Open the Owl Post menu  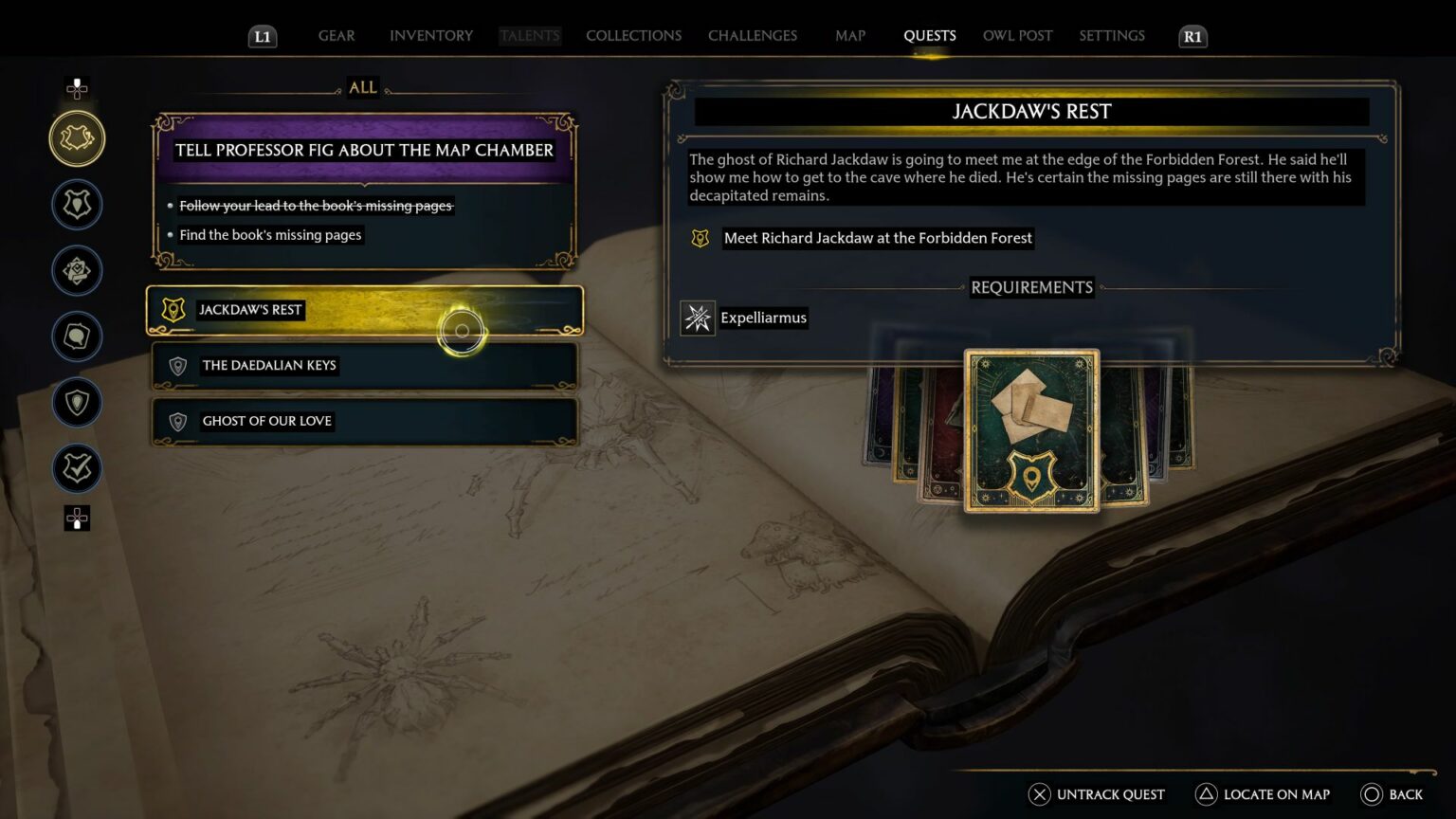click(x=1017, y=35)
